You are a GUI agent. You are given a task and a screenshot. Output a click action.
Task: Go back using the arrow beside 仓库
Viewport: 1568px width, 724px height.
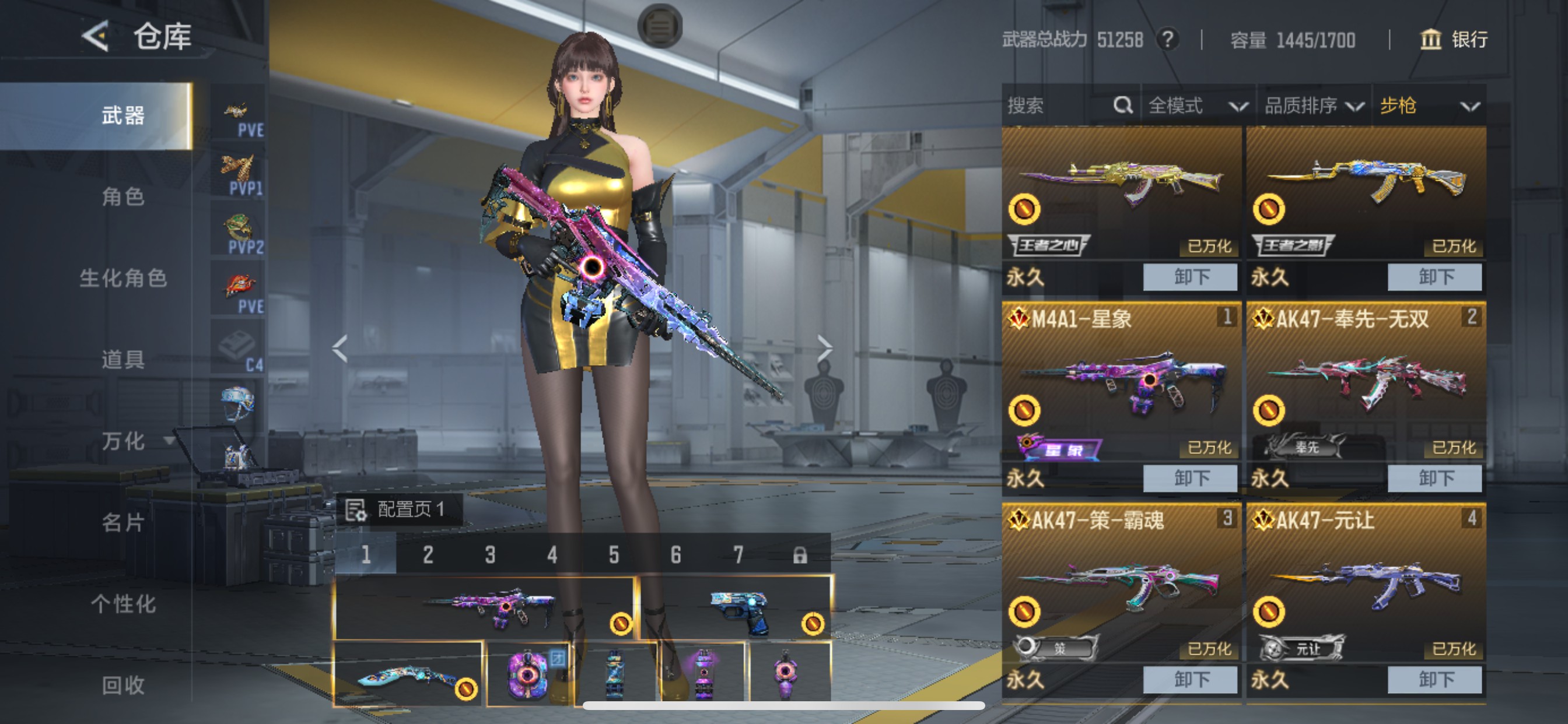pos(96,37)
